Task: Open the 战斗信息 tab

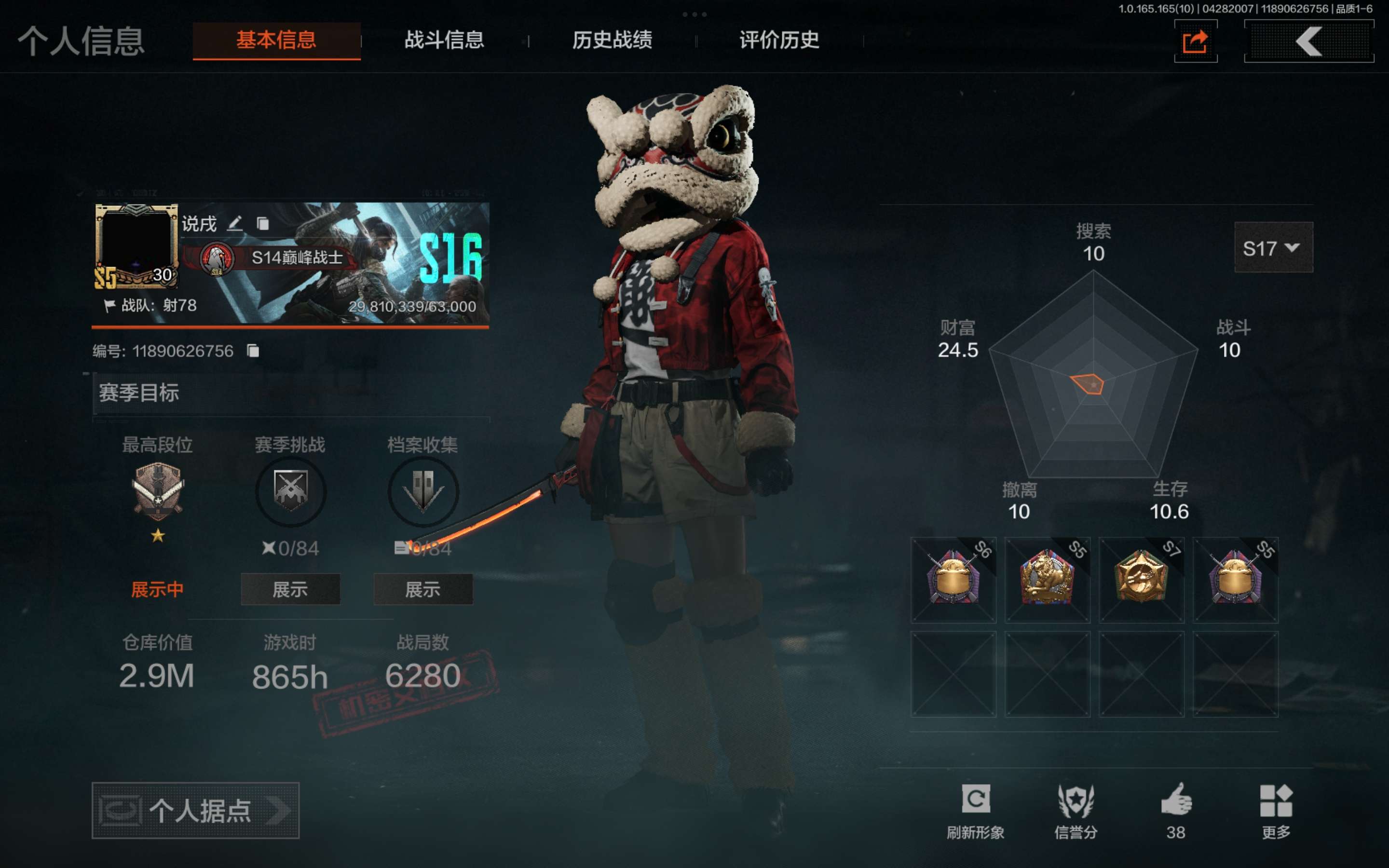Action: point(444,40)
